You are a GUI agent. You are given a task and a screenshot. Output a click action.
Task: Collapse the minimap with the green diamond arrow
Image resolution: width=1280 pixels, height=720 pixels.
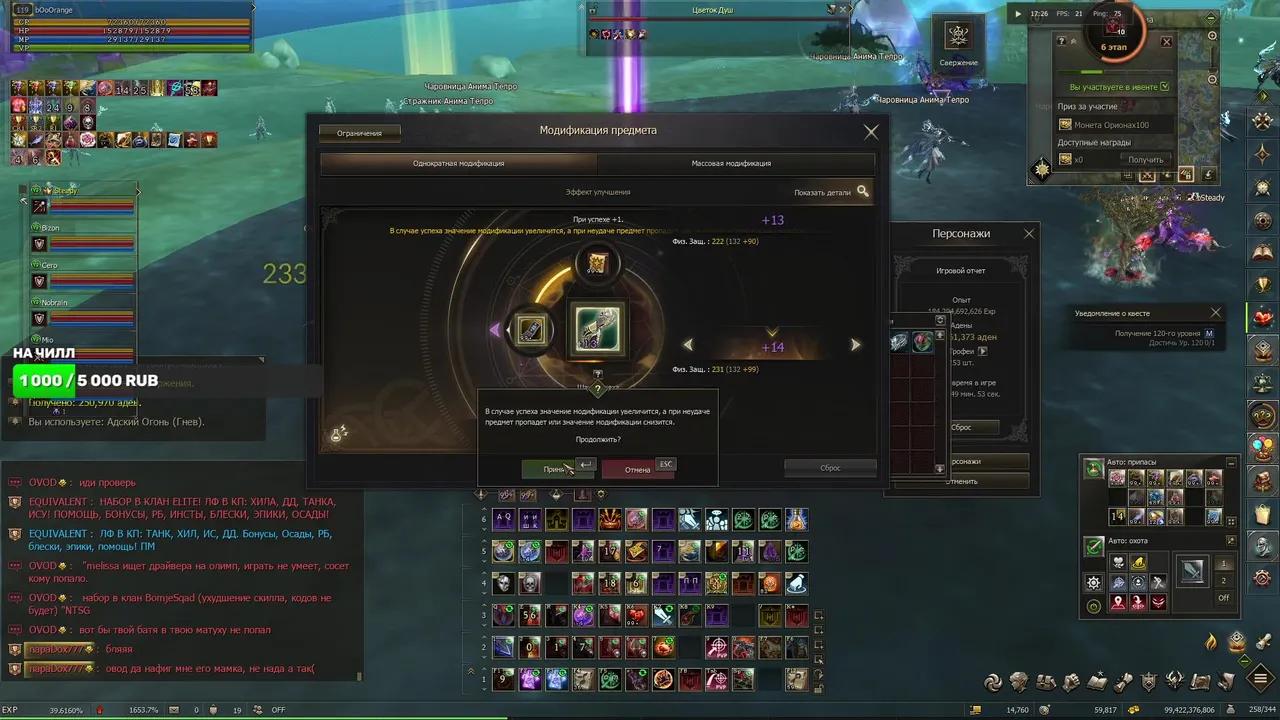click(x=1210, y=18)
